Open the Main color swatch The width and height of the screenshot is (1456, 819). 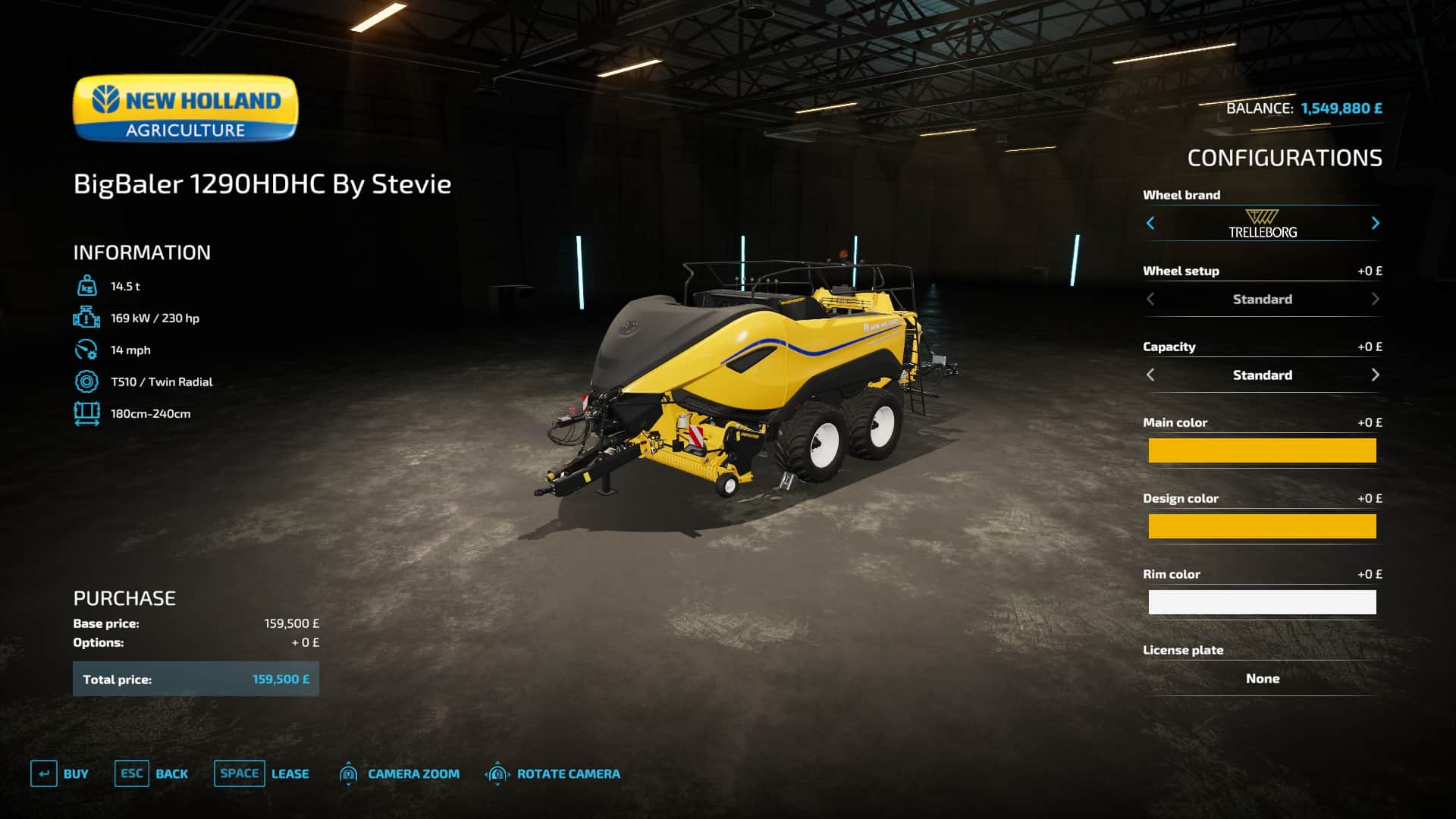[1262, 450]
